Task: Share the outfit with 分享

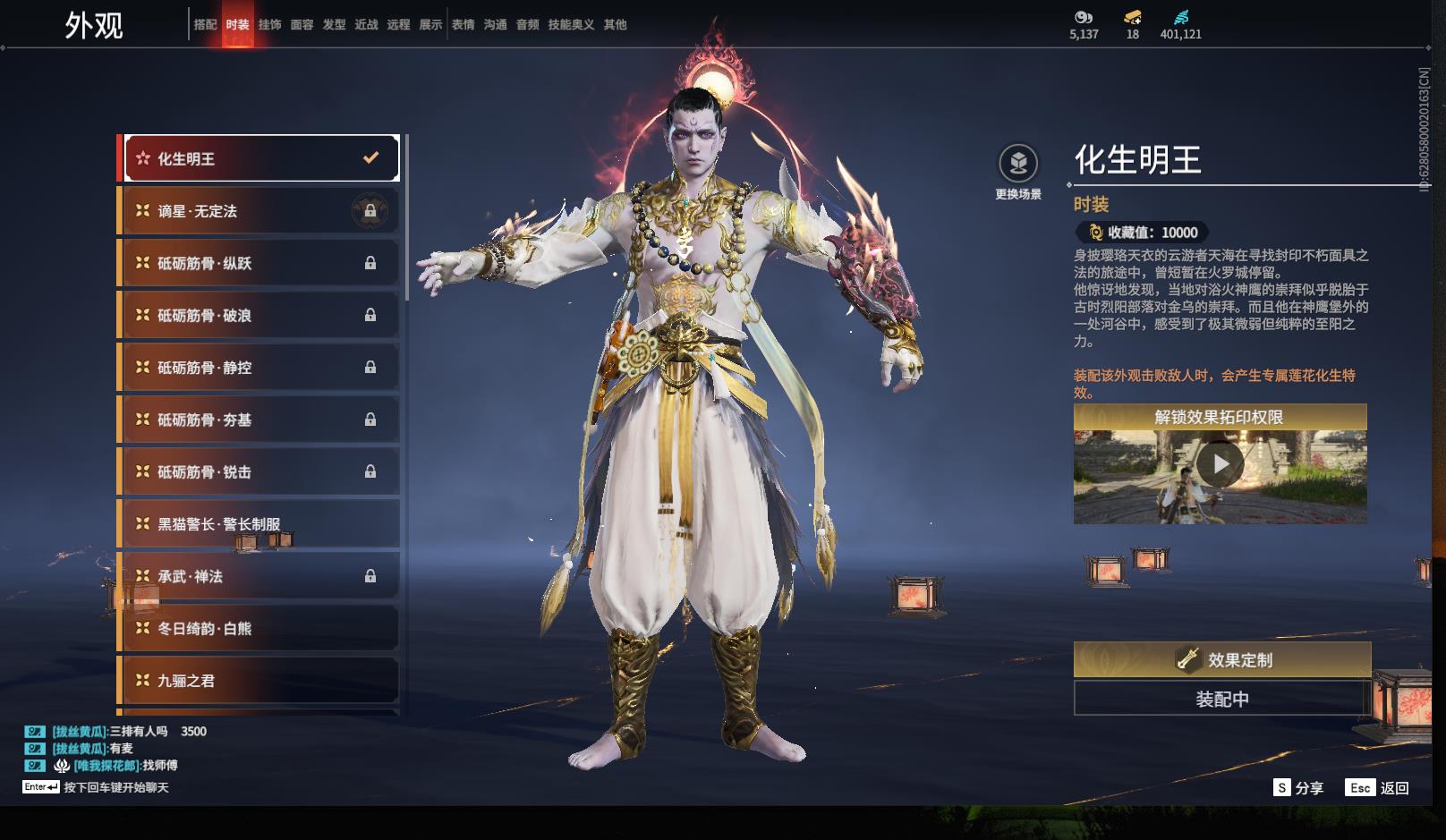Action: [1298, 787]
